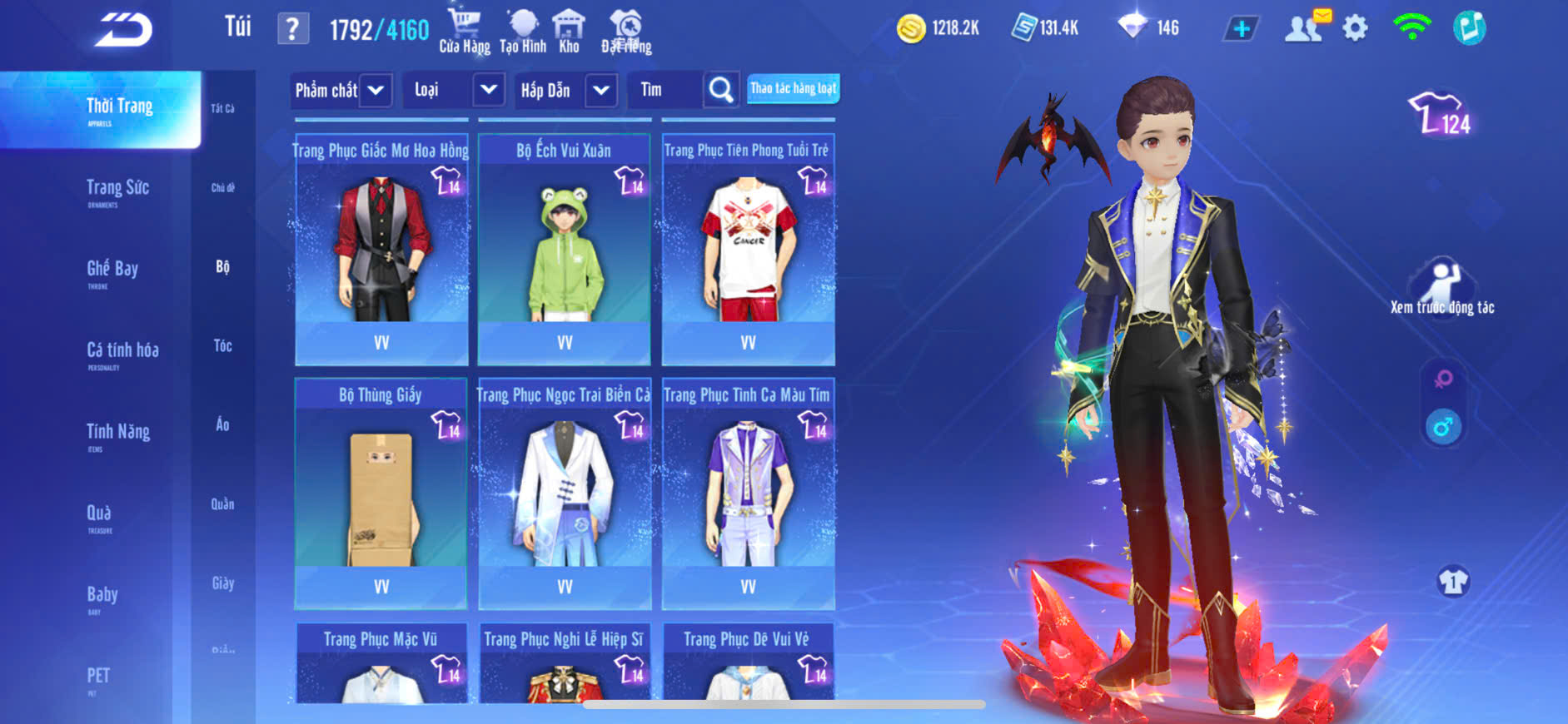This screenshot has height=724, width=1568.
Task: Open the friends icon with mail badge
Action: click(1306, 27)
